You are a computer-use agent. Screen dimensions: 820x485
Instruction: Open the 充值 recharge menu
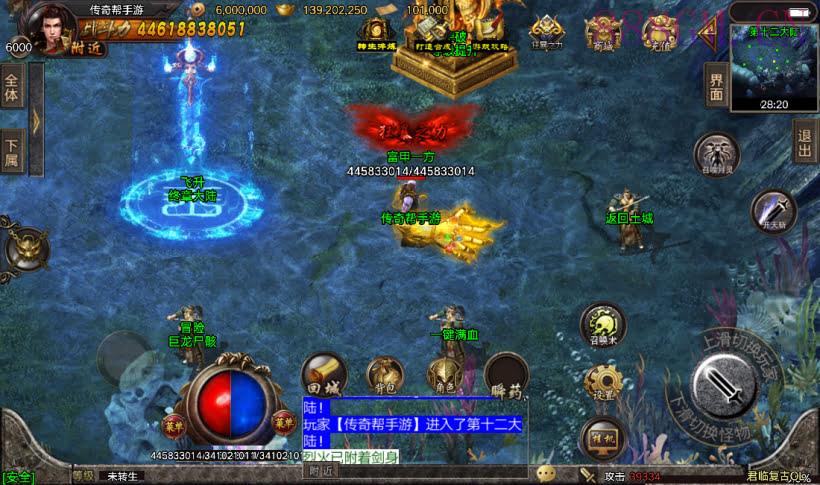(x=660, y=32)
